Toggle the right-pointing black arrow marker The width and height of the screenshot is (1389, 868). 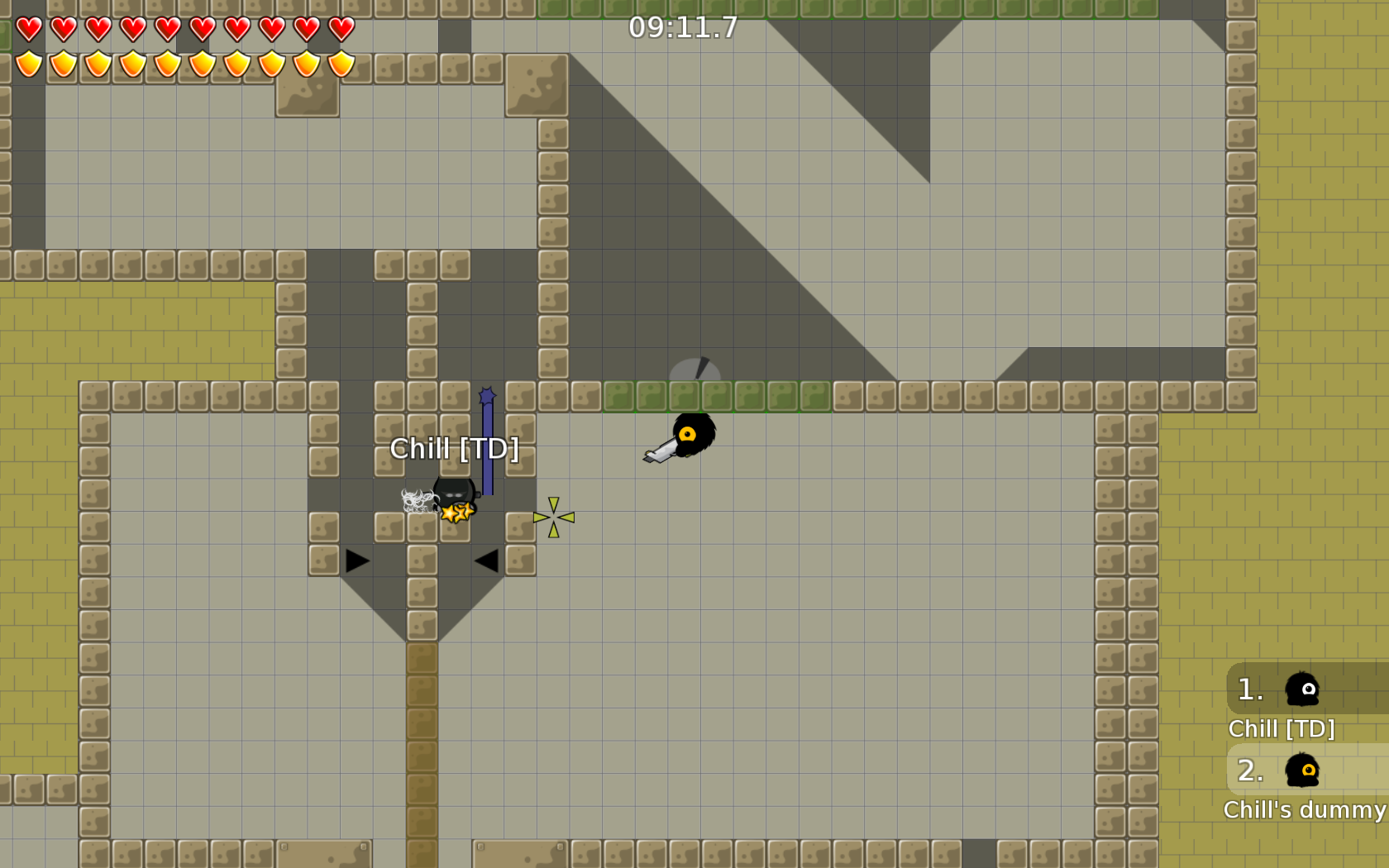tap(356, 562)
